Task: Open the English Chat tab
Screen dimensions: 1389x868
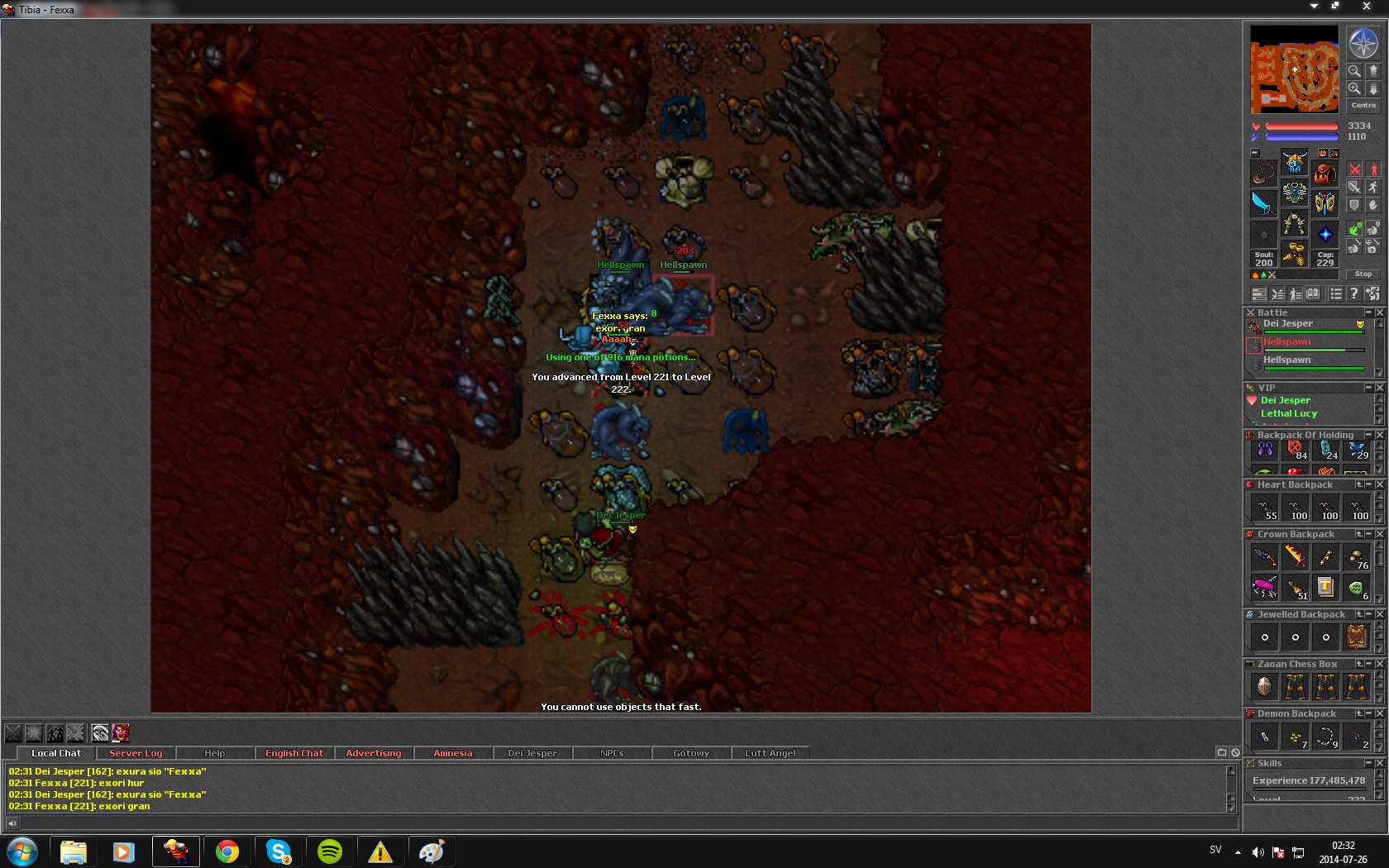Action: pyautogui.click(x=294, y=753)
